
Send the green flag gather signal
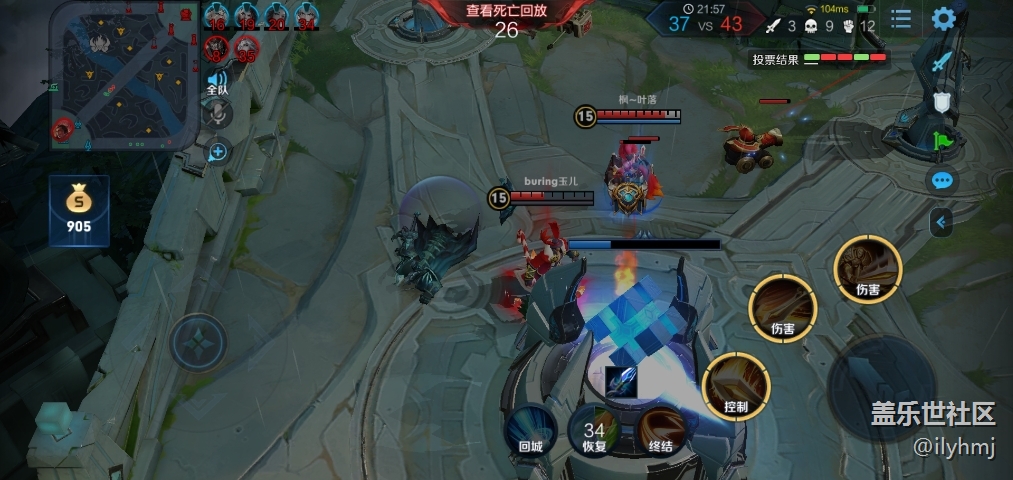(x=942, y=141)
